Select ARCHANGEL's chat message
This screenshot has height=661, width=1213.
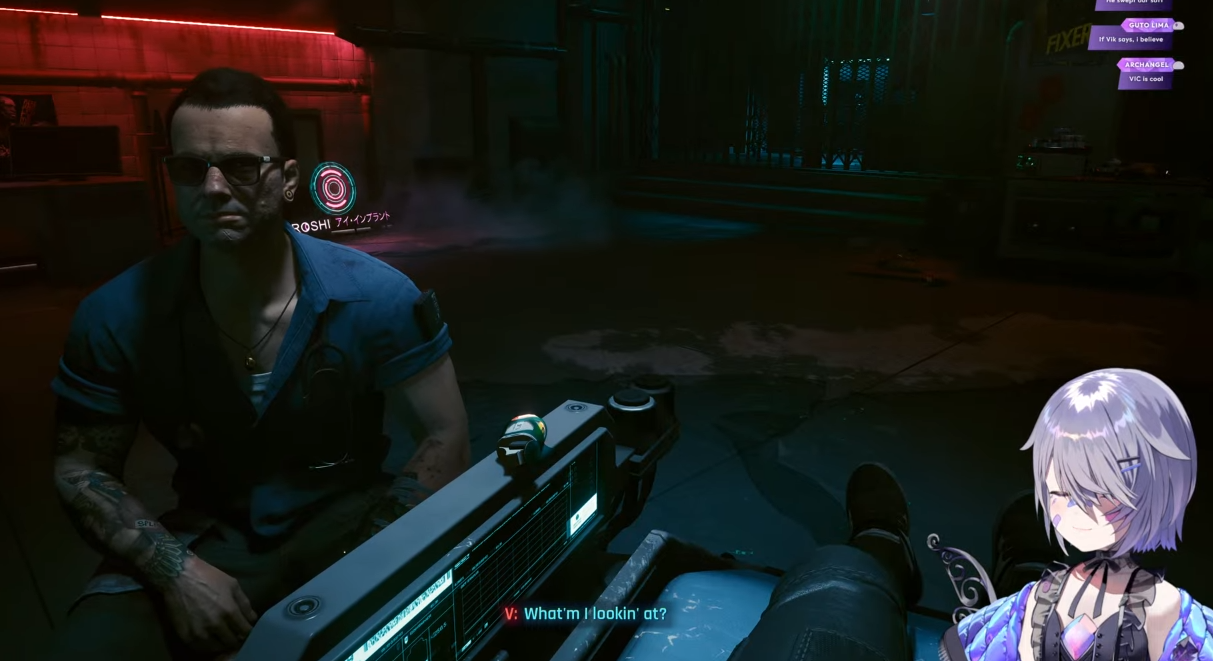coord(1145,79)
